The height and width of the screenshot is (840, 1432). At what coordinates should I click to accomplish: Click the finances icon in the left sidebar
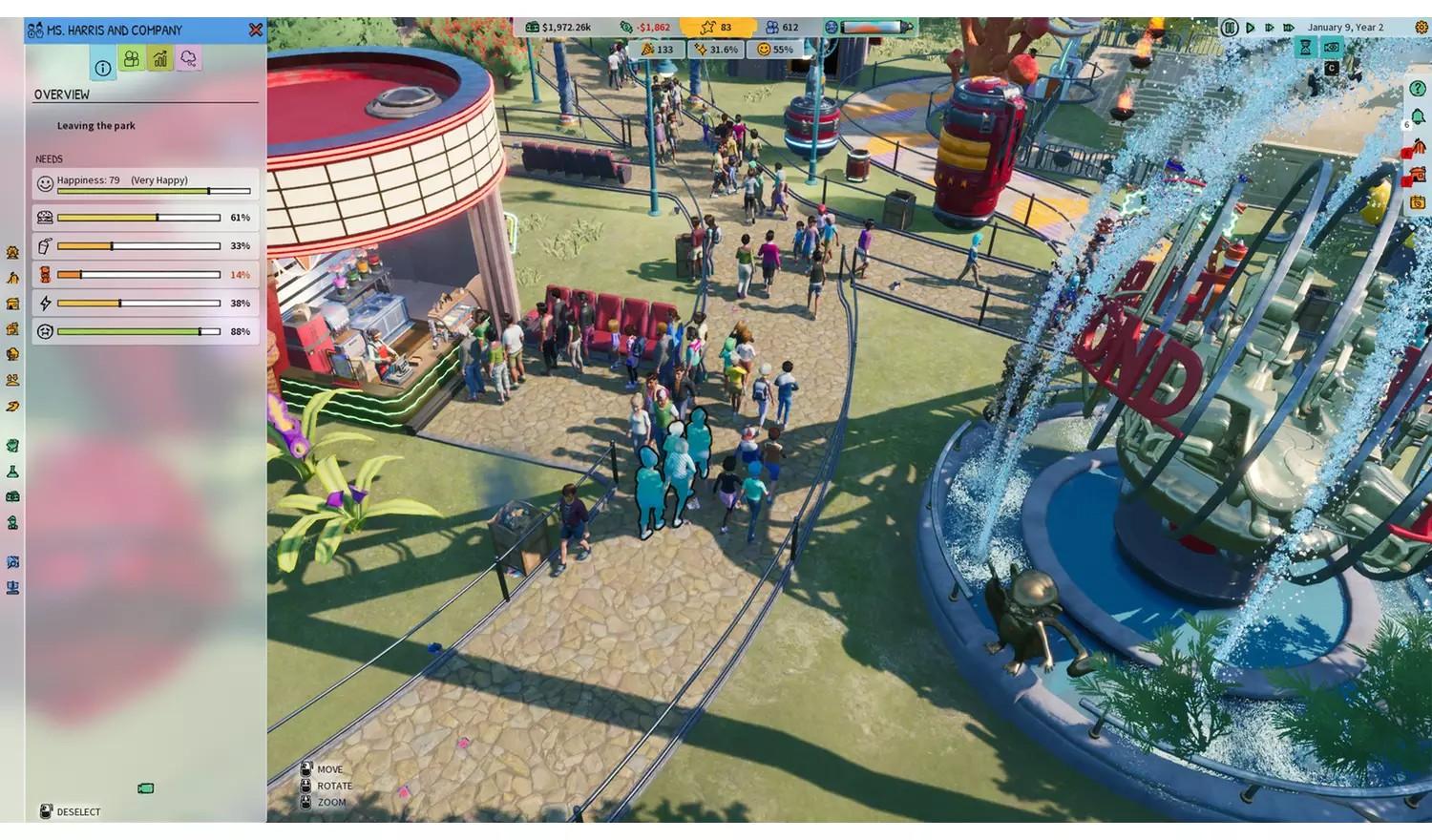tap(11, 495)
